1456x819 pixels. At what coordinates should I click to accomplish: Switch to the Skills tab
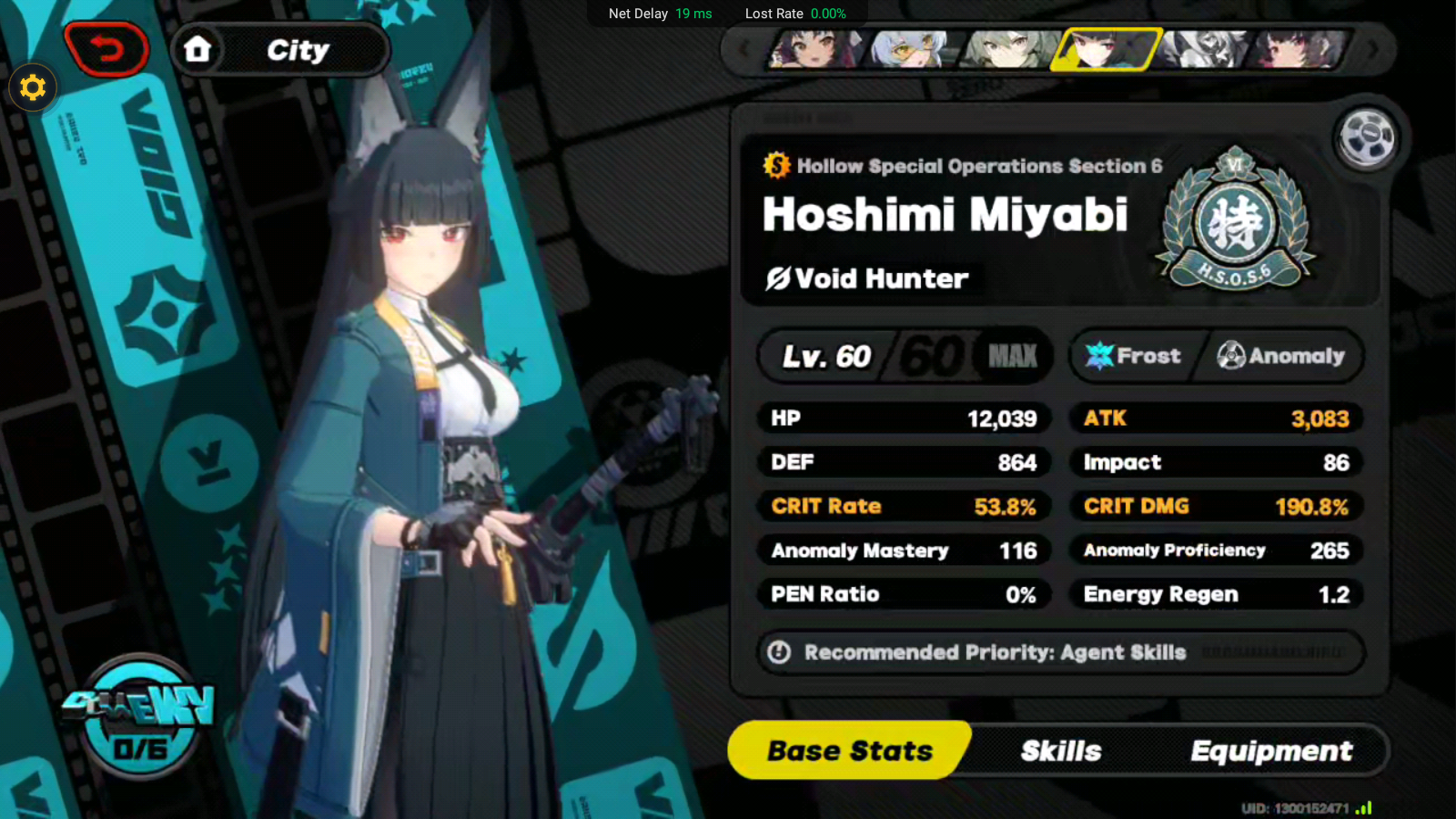coord(1061,751)
